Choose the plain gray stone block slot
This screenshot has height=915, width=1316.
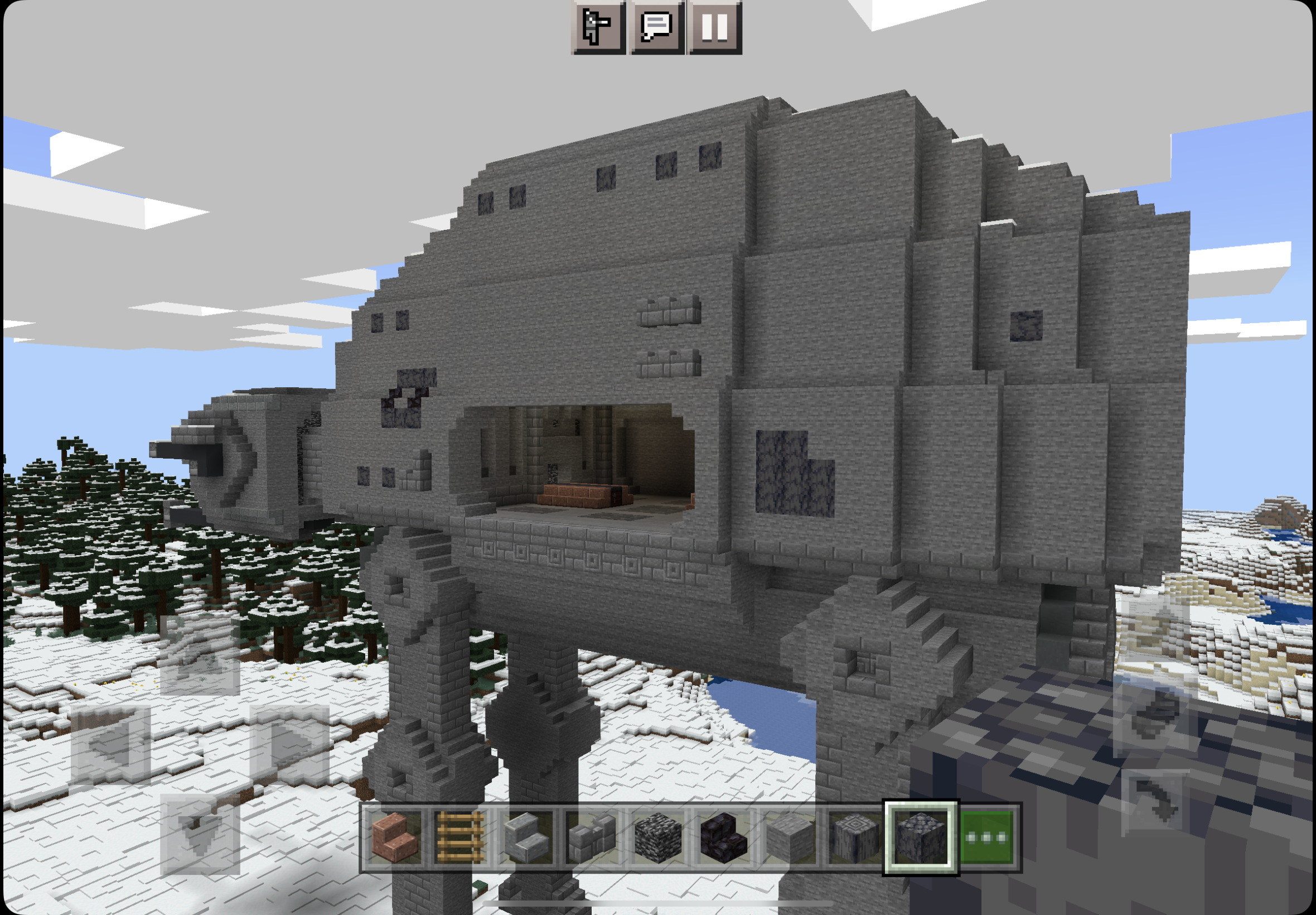[x=790, y=836]
